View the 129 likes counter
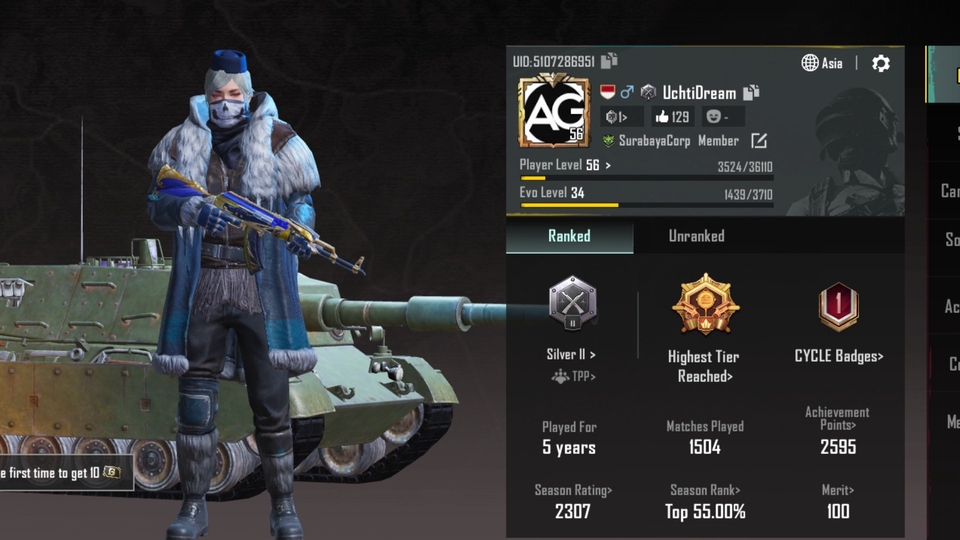Viewport: 960px width, 540px height. tap(672, 117)
